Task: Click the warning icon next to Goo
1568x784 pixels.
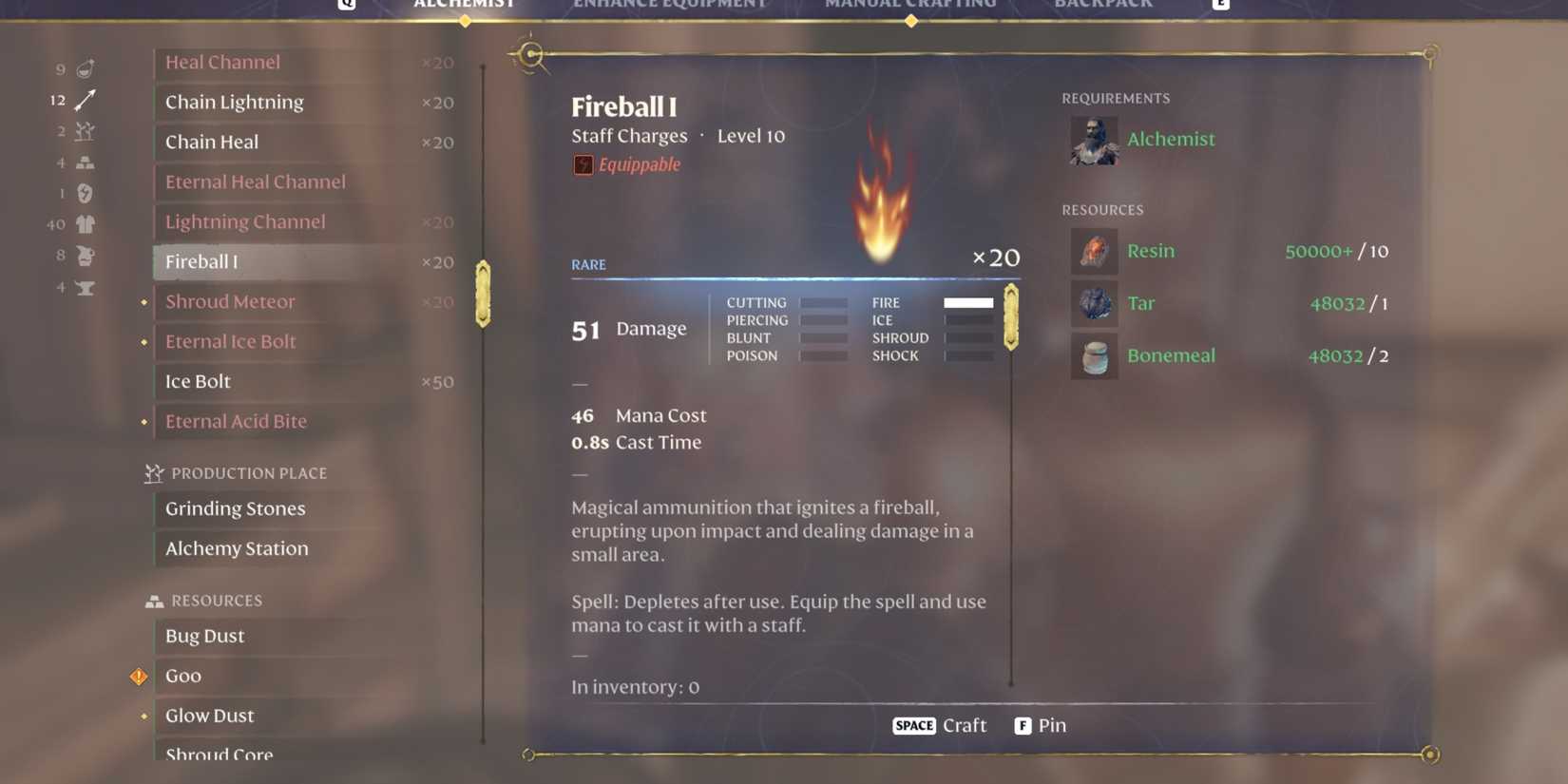Action: pyautogui.click(x=139, y=676)
